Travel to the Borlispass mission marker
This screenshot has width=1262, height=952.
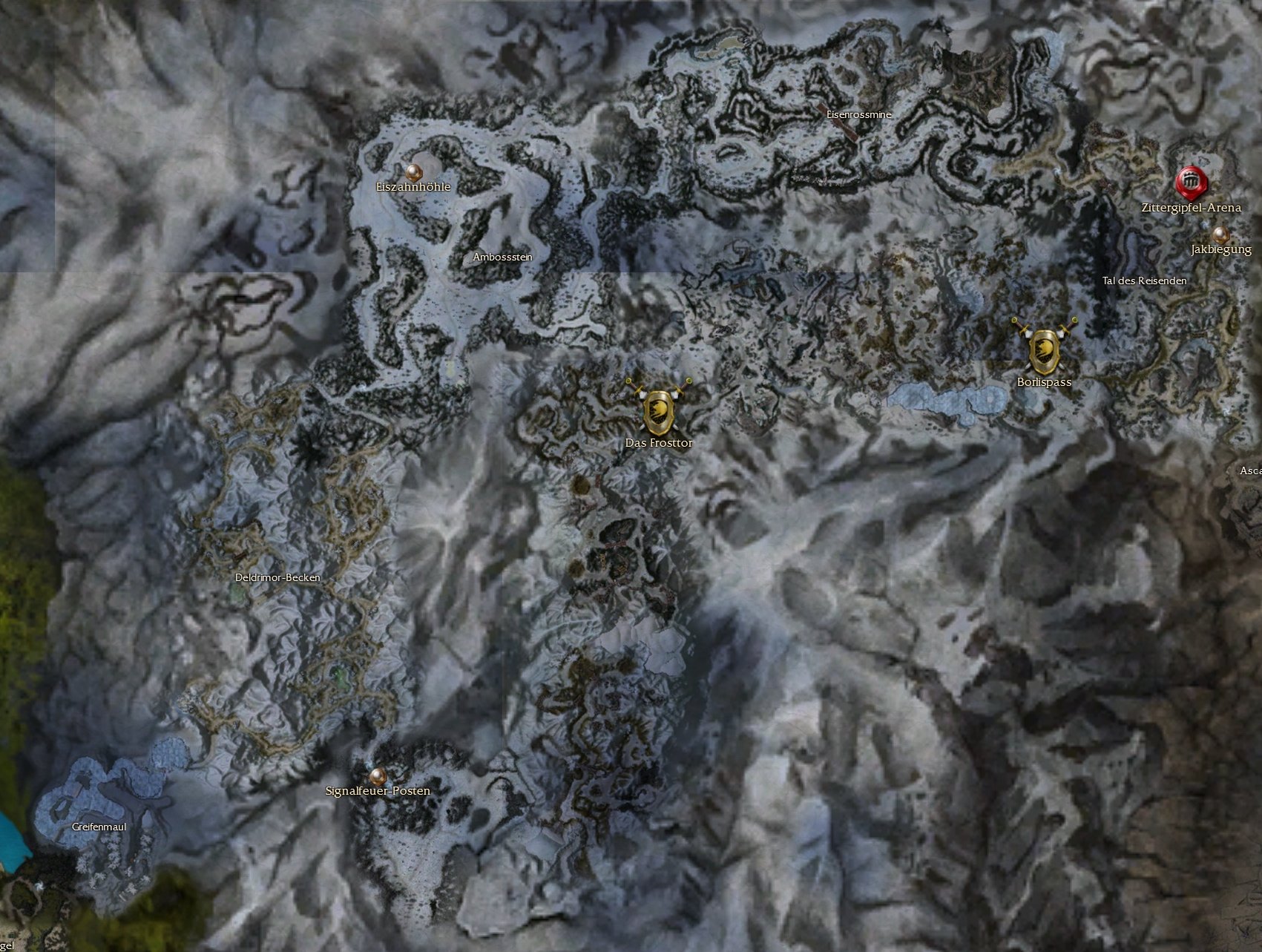[1044, 350]
